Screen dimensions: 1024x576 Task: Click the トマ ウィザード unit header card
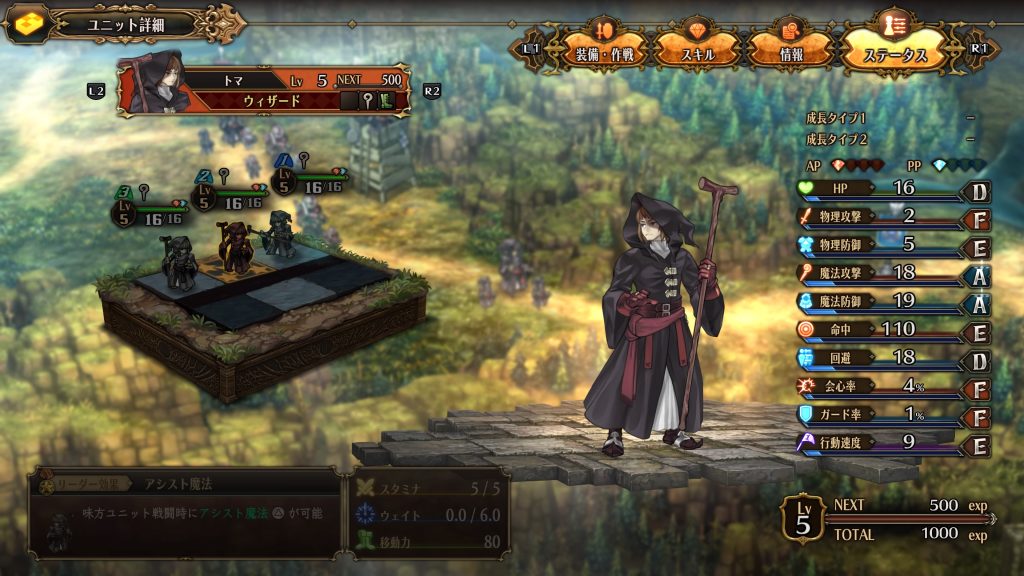coord(264,90)
